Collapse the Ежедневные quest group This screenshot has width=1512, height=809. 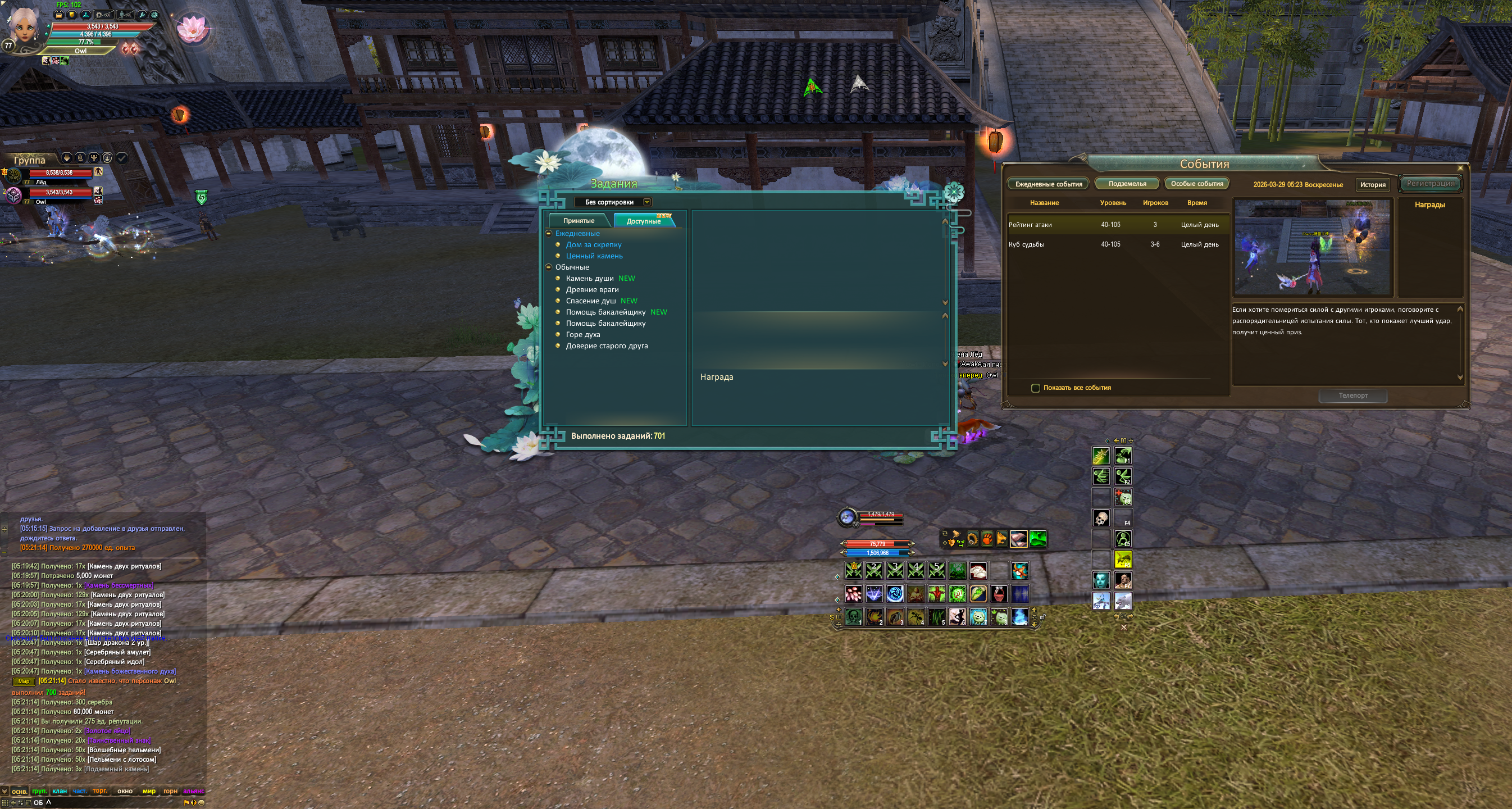(x=549, y=234)
